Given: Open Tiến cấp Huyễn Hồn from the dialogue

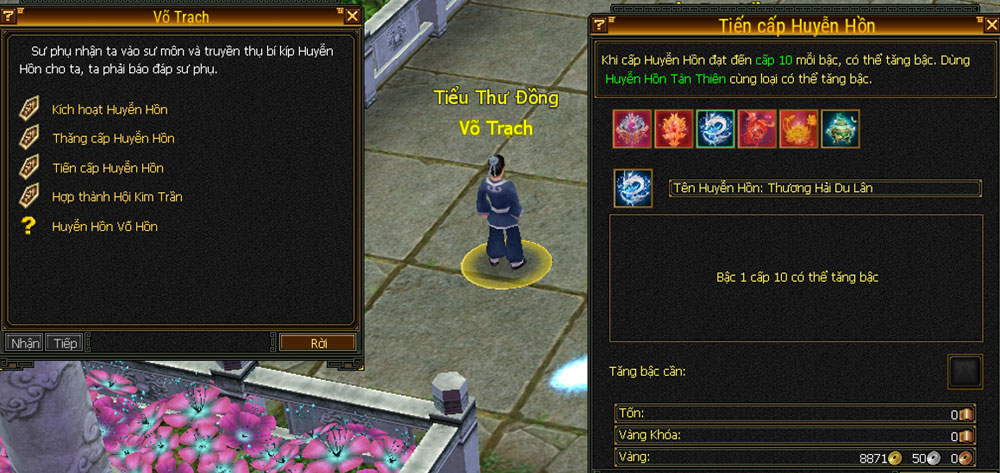Looking at the screenshot, I should pyautogui.click(x=107, y=168).
